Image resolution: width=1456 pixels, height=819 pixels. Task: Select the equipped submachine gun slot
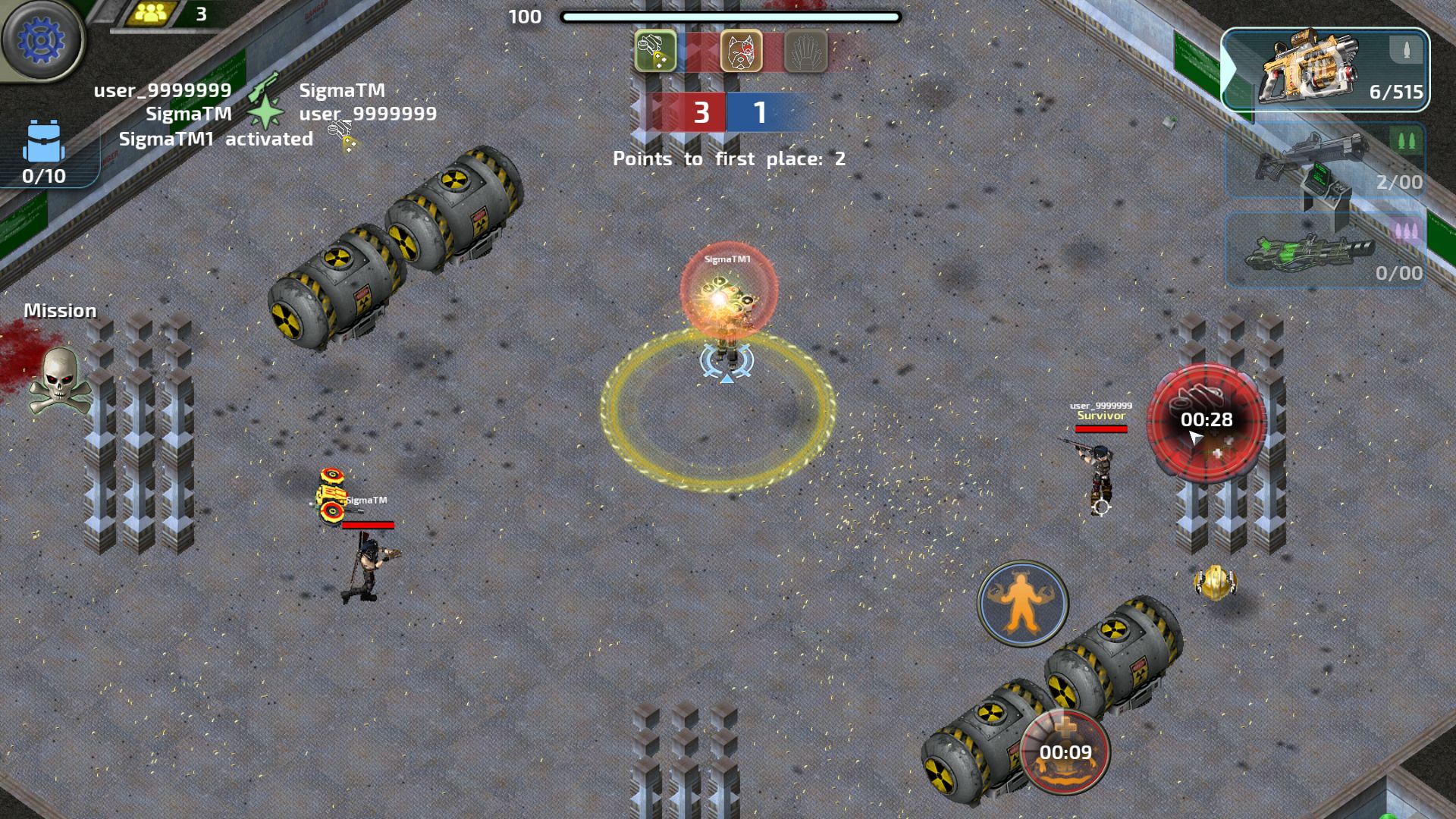click(1325, 71)
